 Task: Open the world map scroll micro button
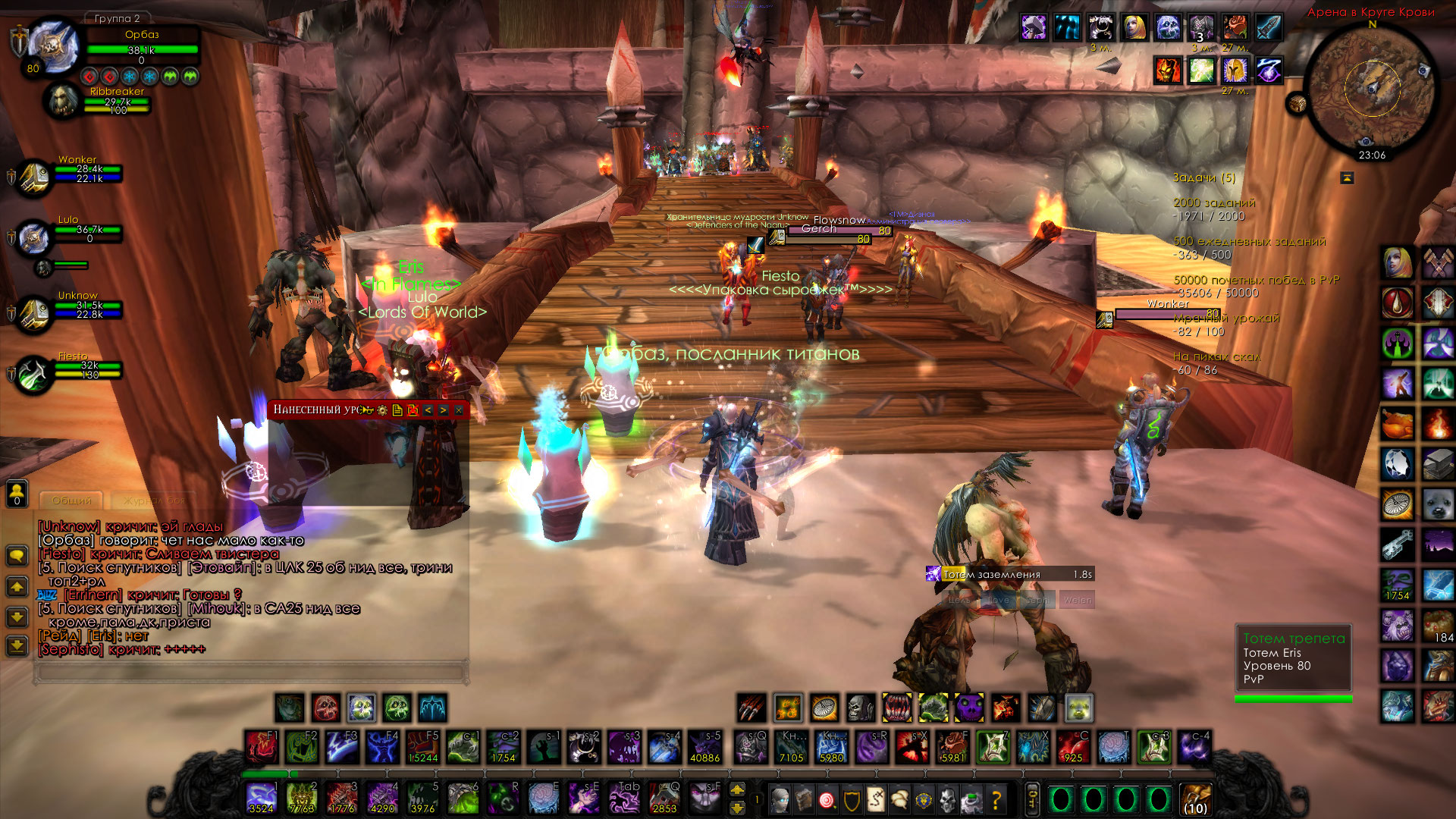pos(876,799)
